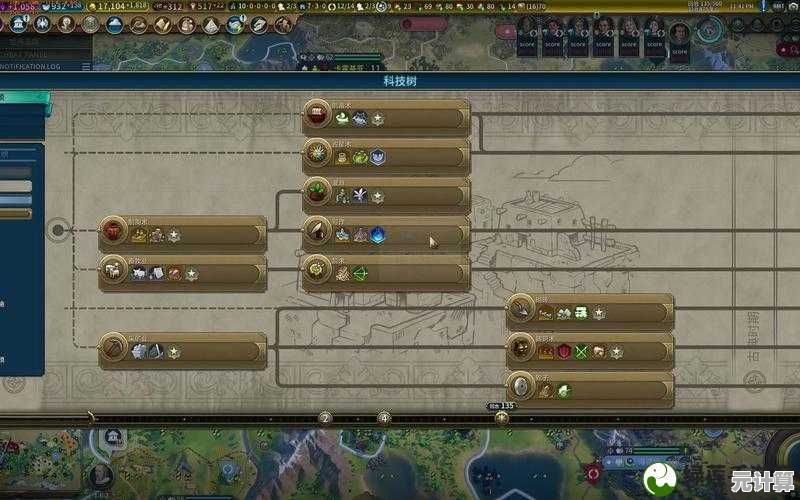
Task: Choose the Astrology technology with star icon
Action: (x=386, y=156)
